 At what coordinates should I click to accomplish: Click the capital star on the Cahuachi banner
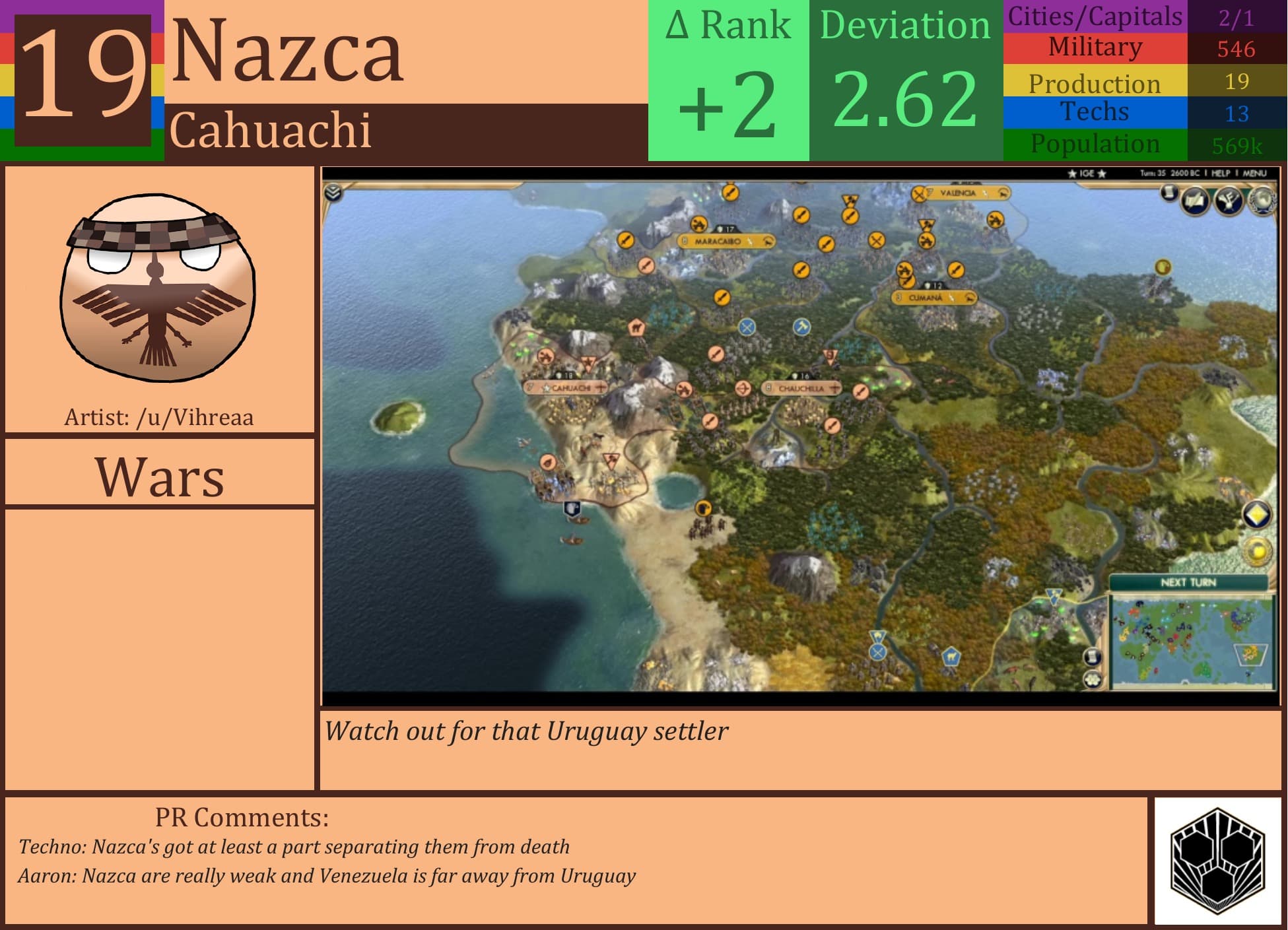coord(546,388)
